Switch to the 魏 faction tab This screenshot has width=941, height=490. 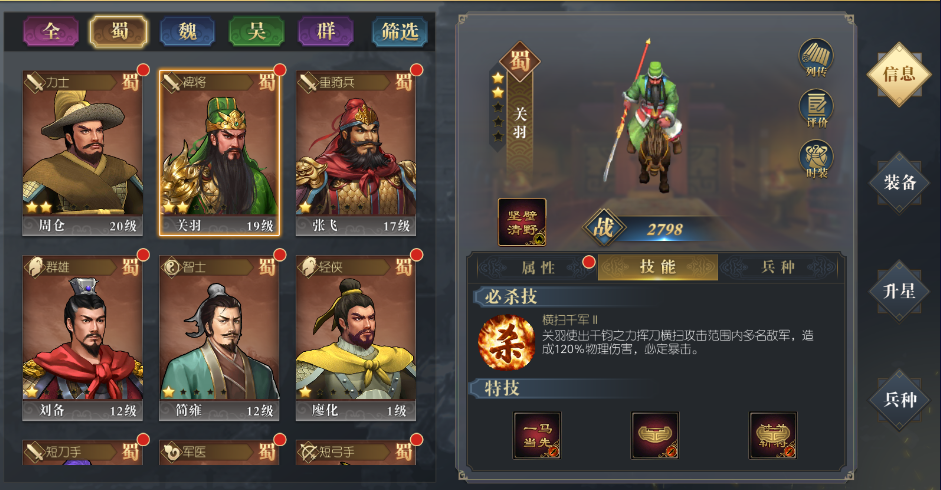click(x=187, y=32)
